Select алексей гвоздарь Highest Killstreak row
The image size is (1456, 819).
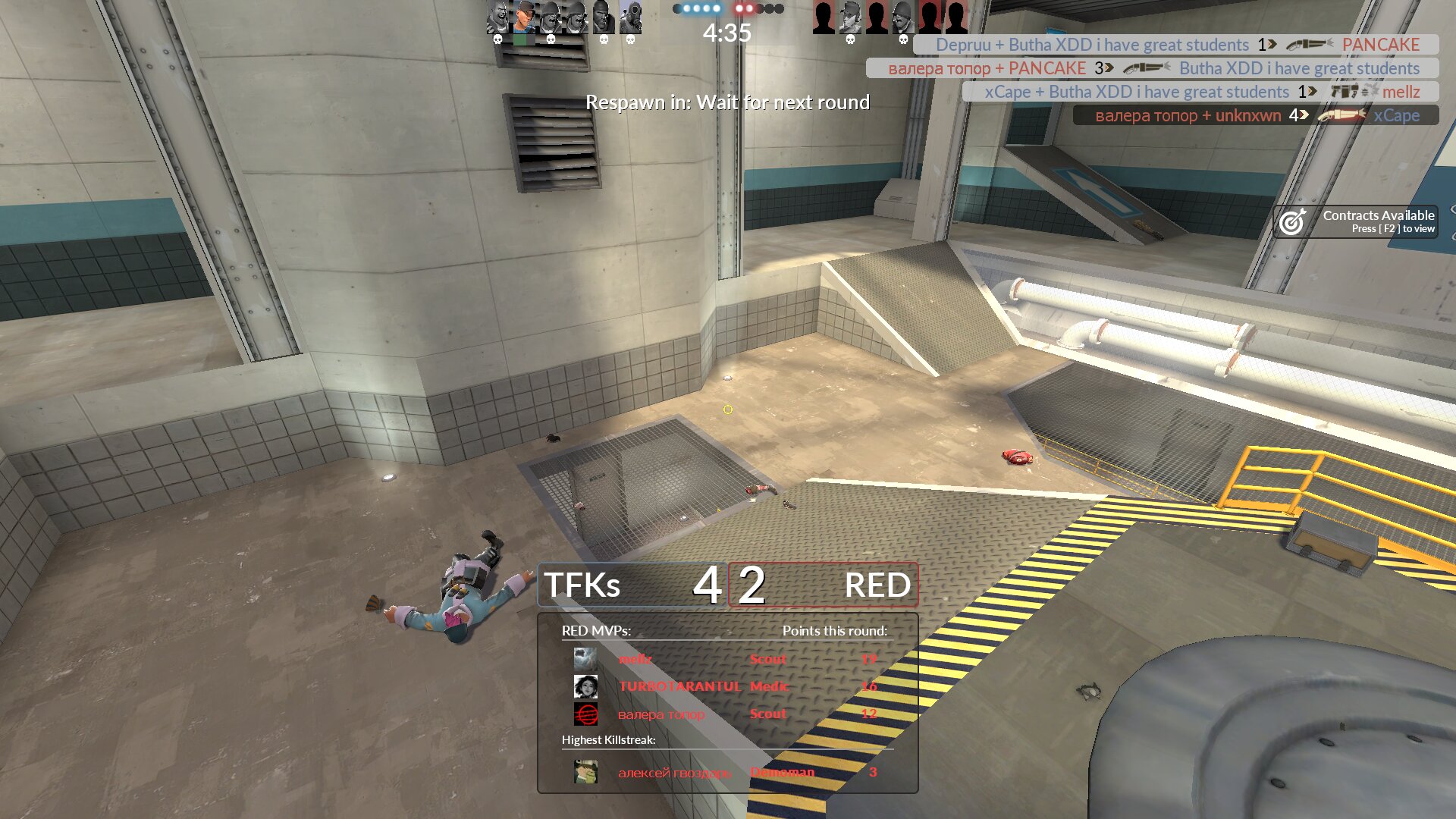(x=726, y=772)
